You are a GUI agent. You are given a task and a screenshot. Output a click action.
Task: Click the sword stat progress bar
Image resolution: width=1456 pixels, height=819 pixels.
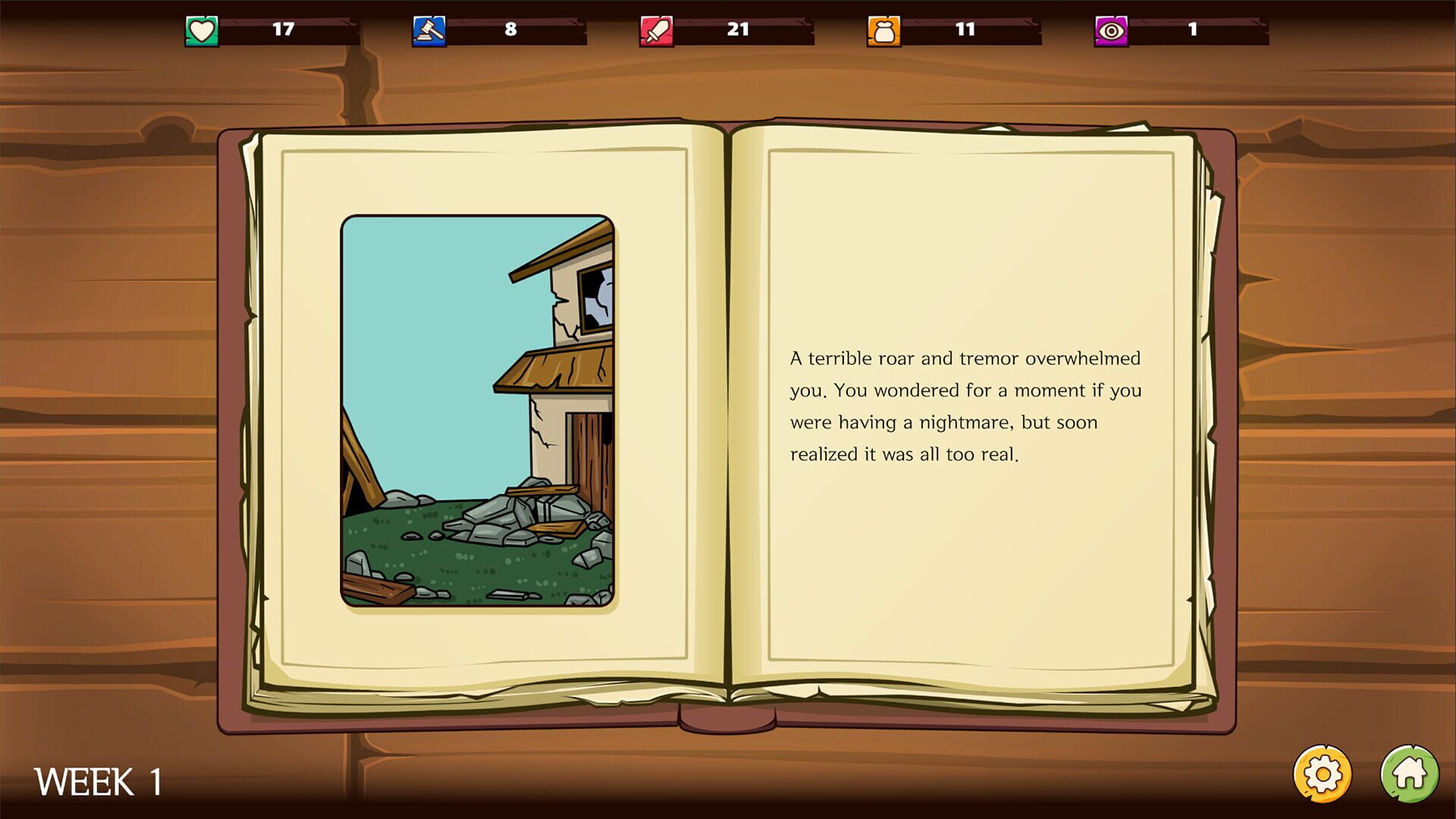coord(743,30)
